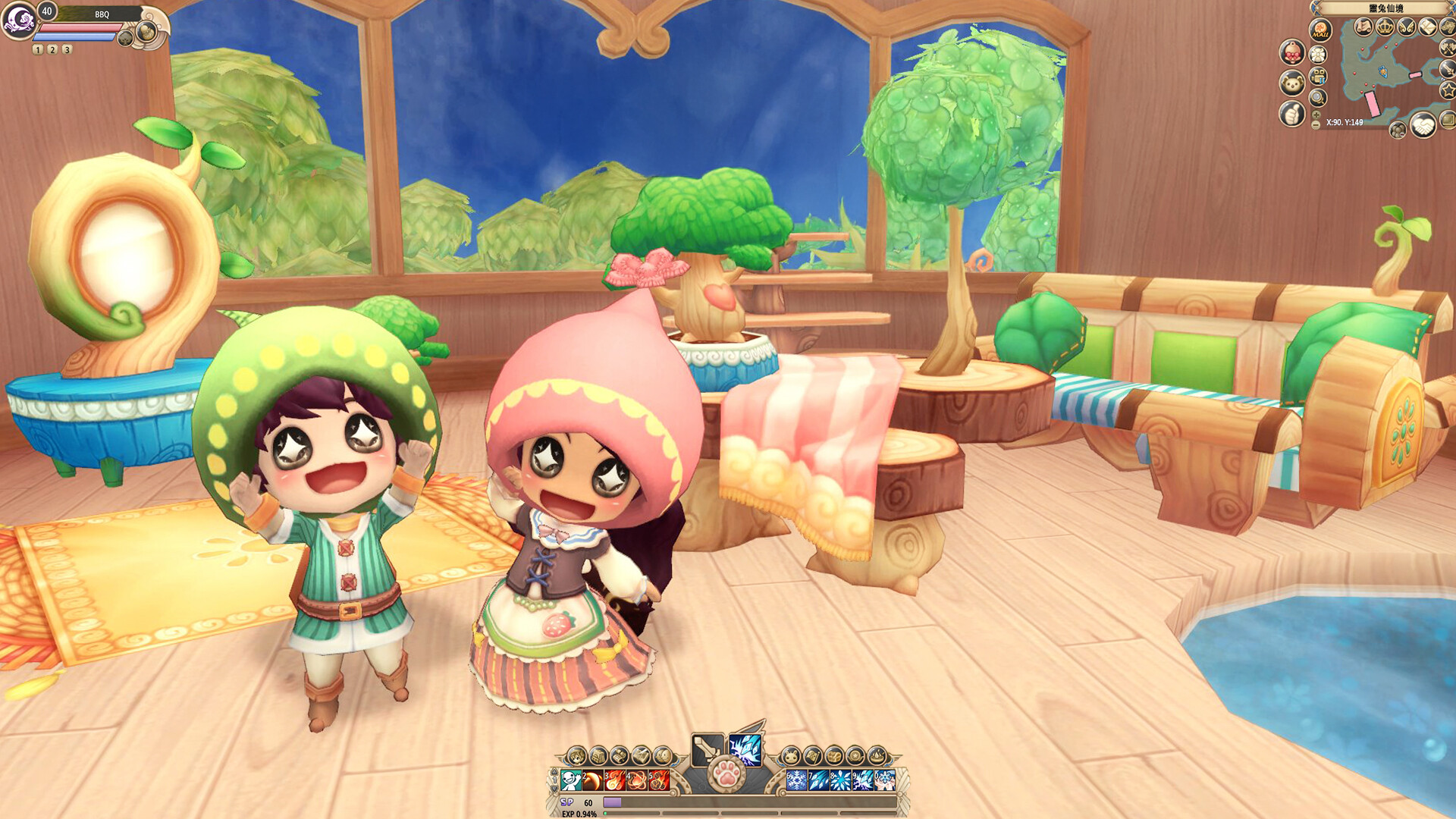Zoom the minimap in with the plus button

(1316, 115)
